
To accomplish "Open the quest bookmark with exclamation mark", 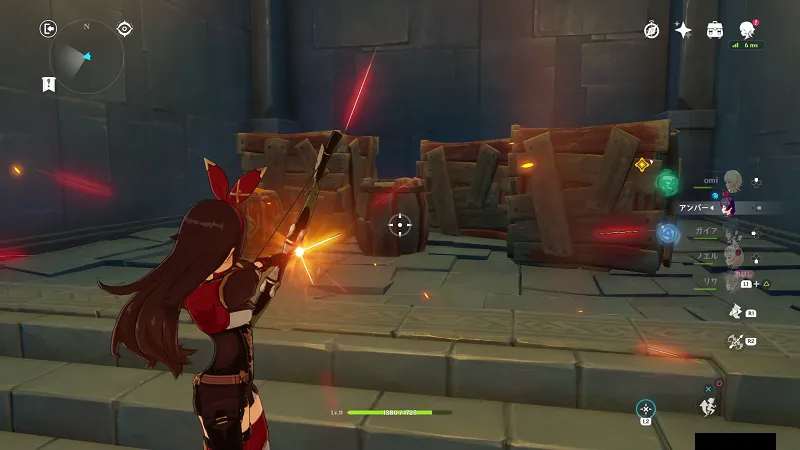I will [x=47, y=84].
